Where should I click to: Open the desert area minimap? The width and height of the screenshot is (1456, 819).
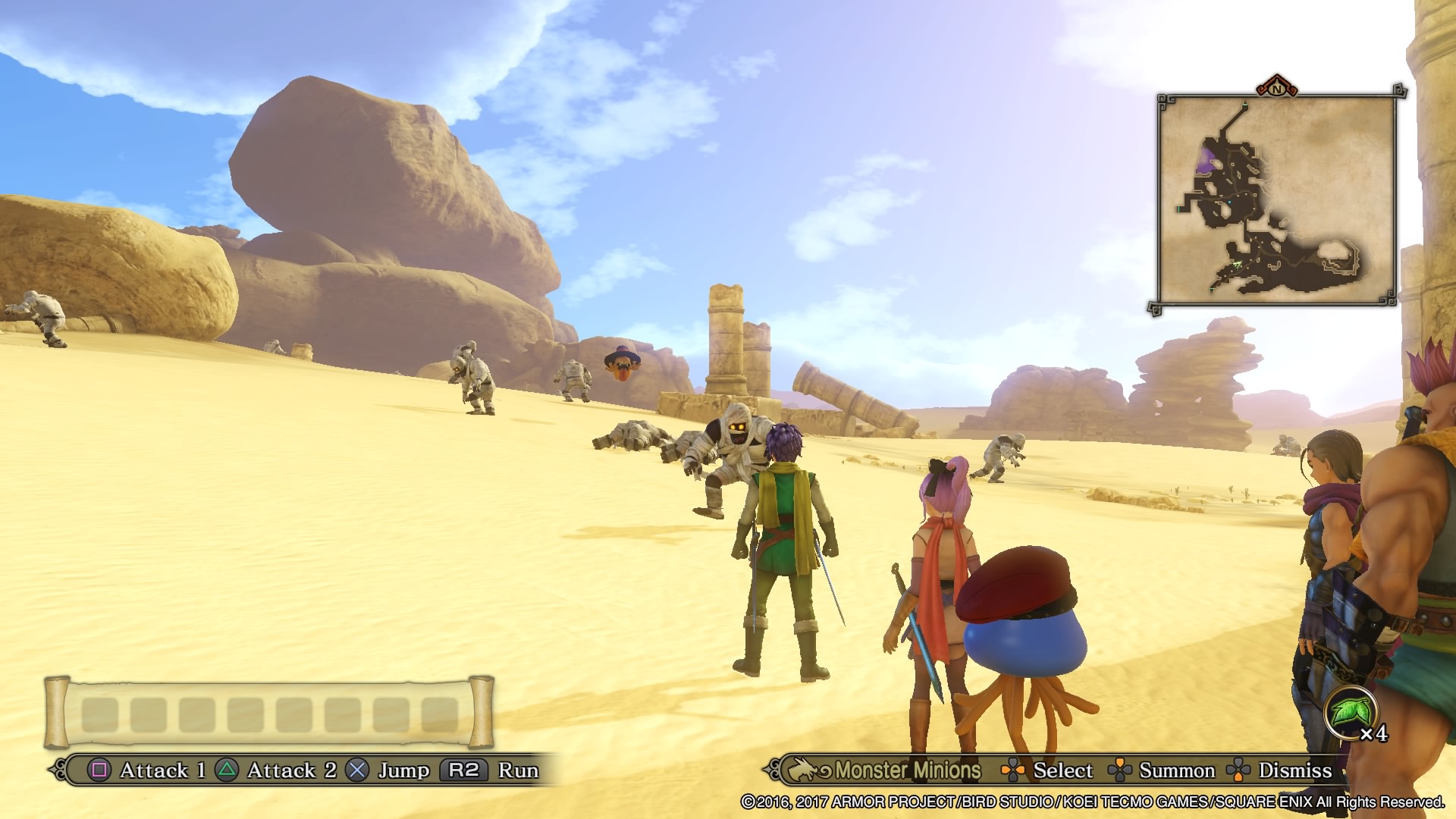(x=1276, y=200)
